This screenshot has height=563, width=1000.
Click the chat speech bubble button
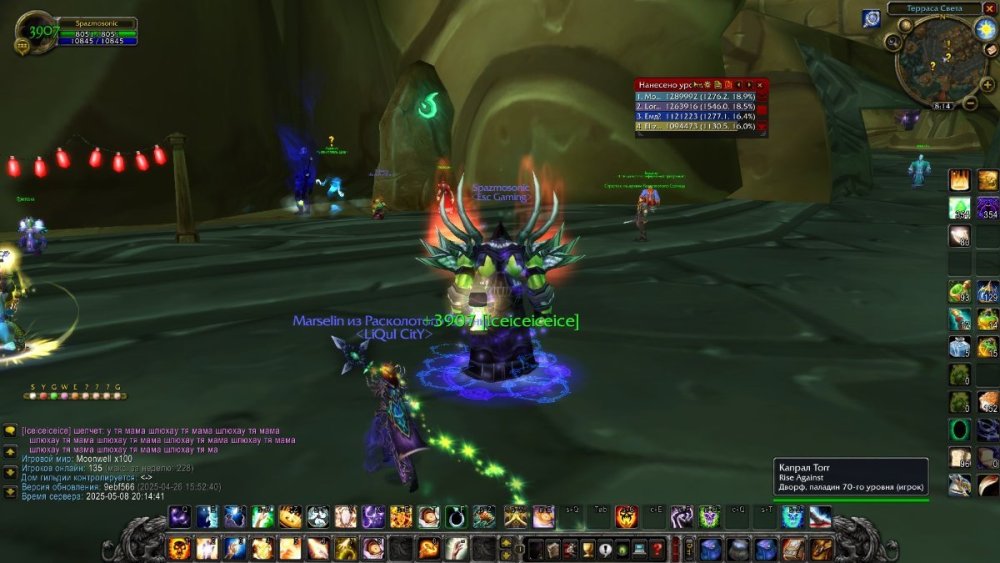[10, 430]
